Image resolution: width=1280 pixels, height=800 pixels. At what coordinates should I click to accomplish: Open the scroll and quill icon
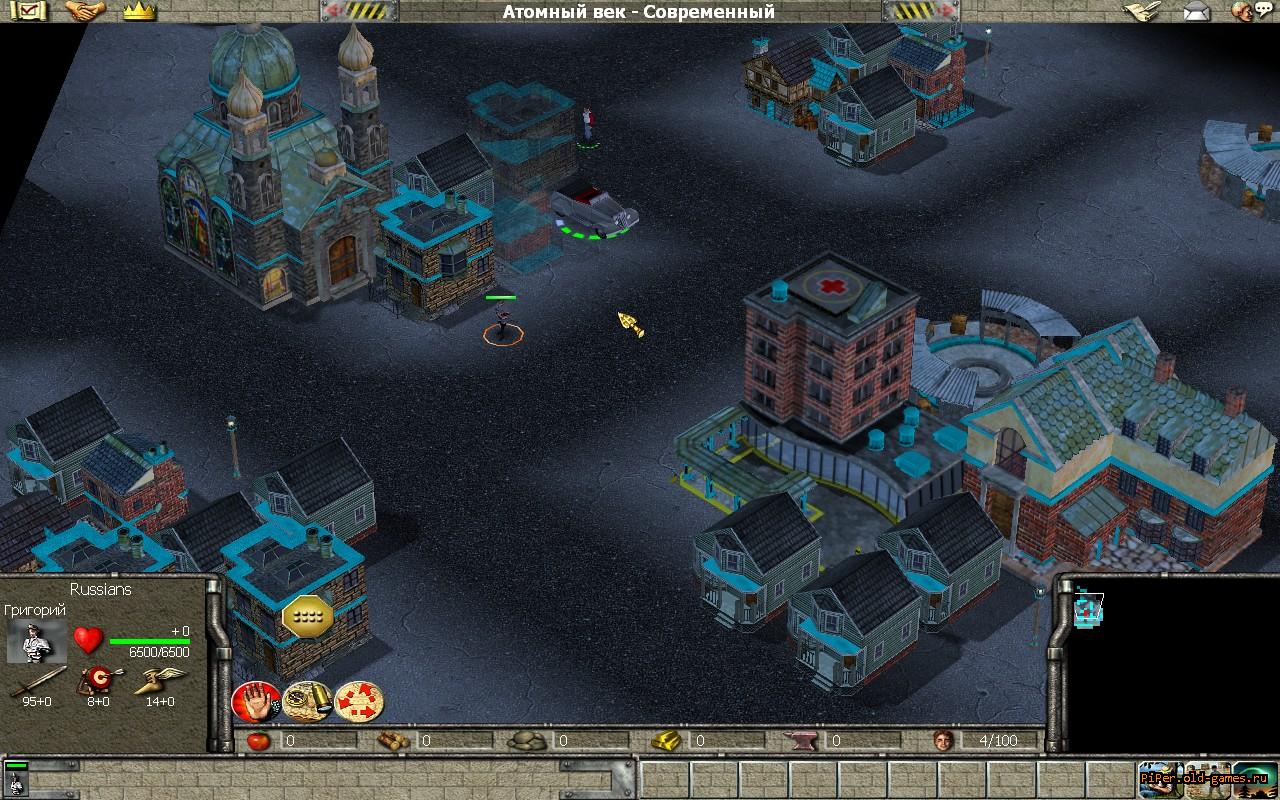pyautogui.click(x=1139, y=11)
